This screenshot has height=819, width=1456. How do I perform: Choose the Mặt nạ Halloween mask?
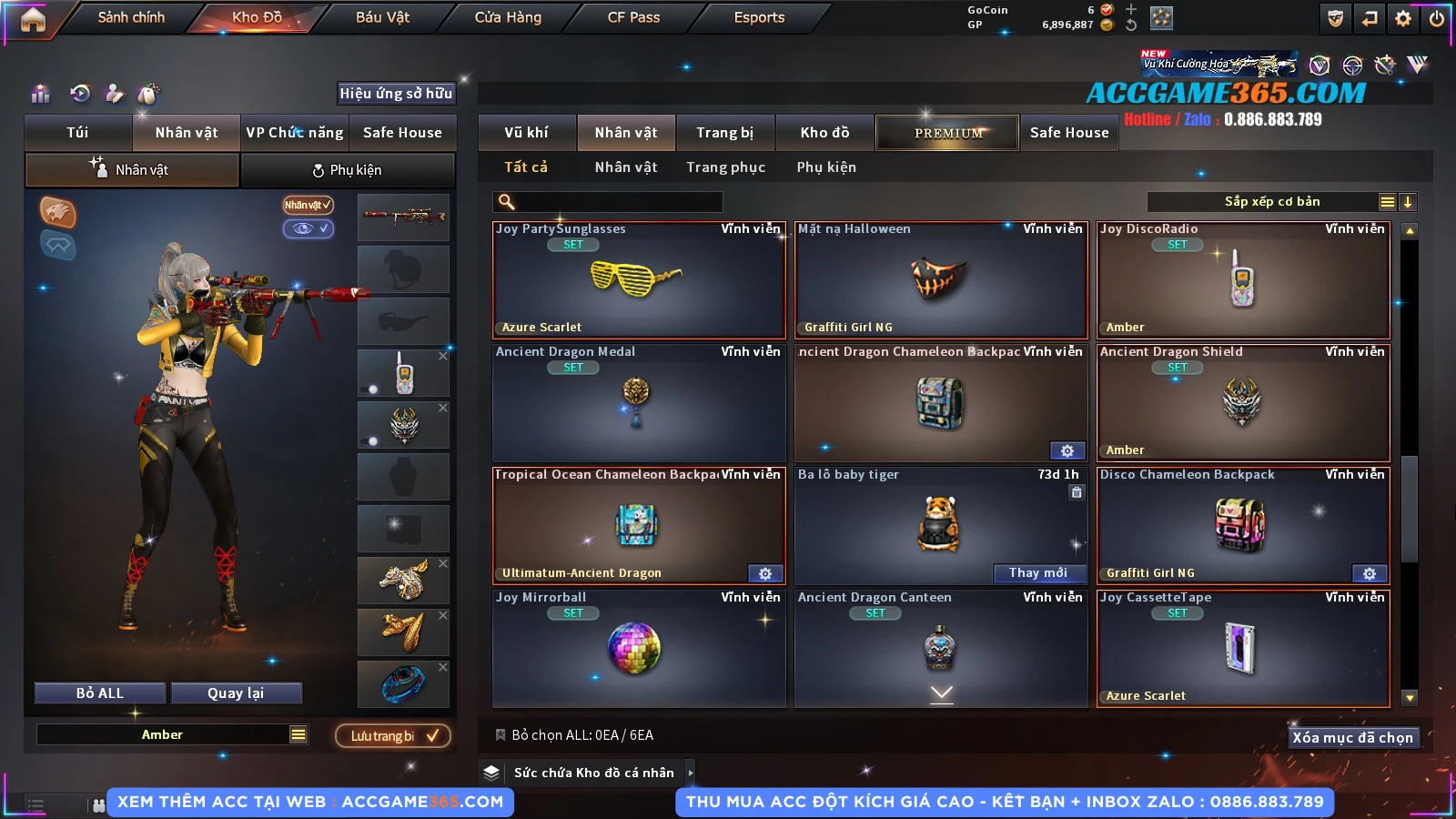[940, 279]
